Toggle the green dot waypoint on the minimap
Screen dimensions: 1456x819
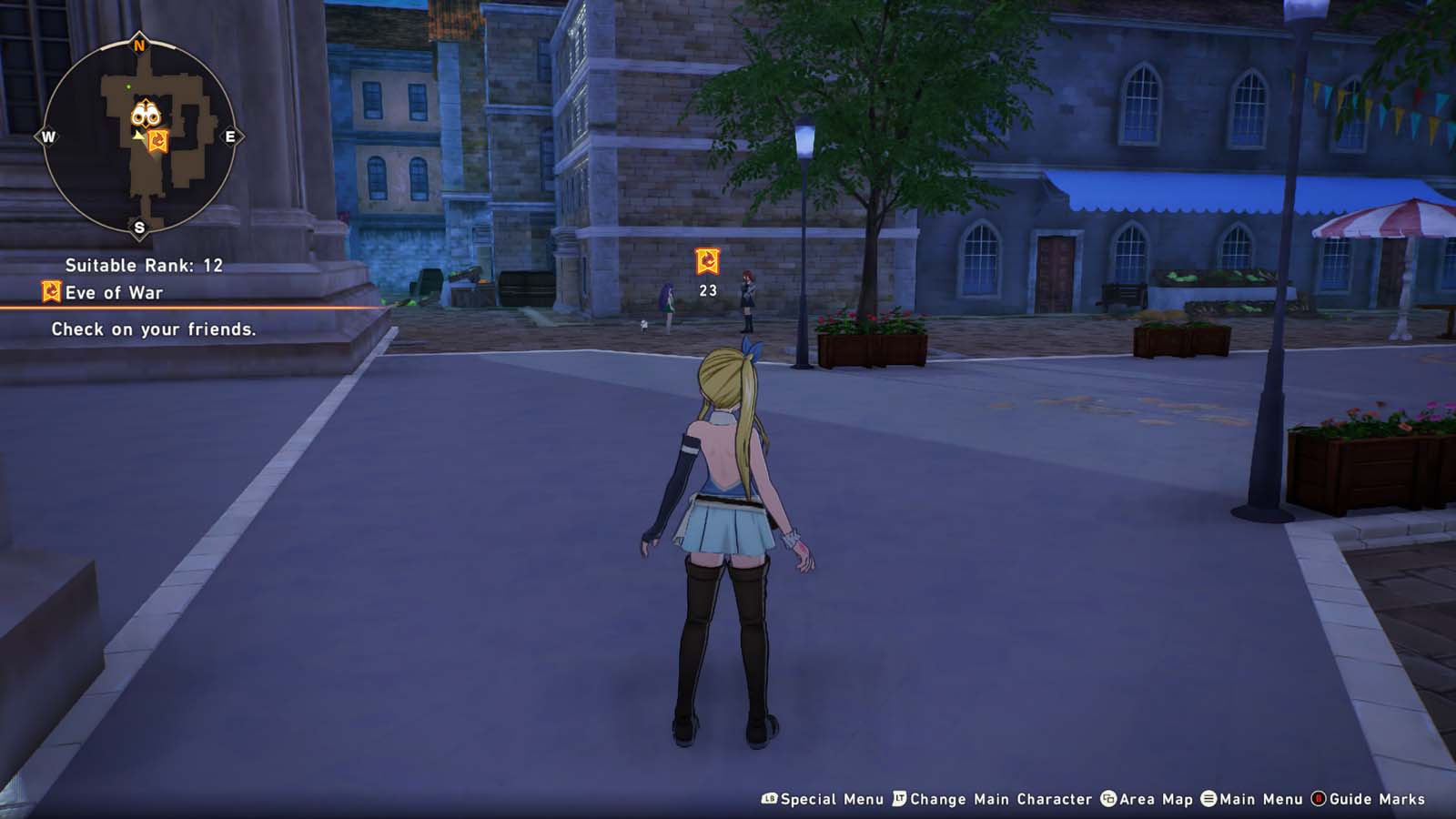pos(127,86)
